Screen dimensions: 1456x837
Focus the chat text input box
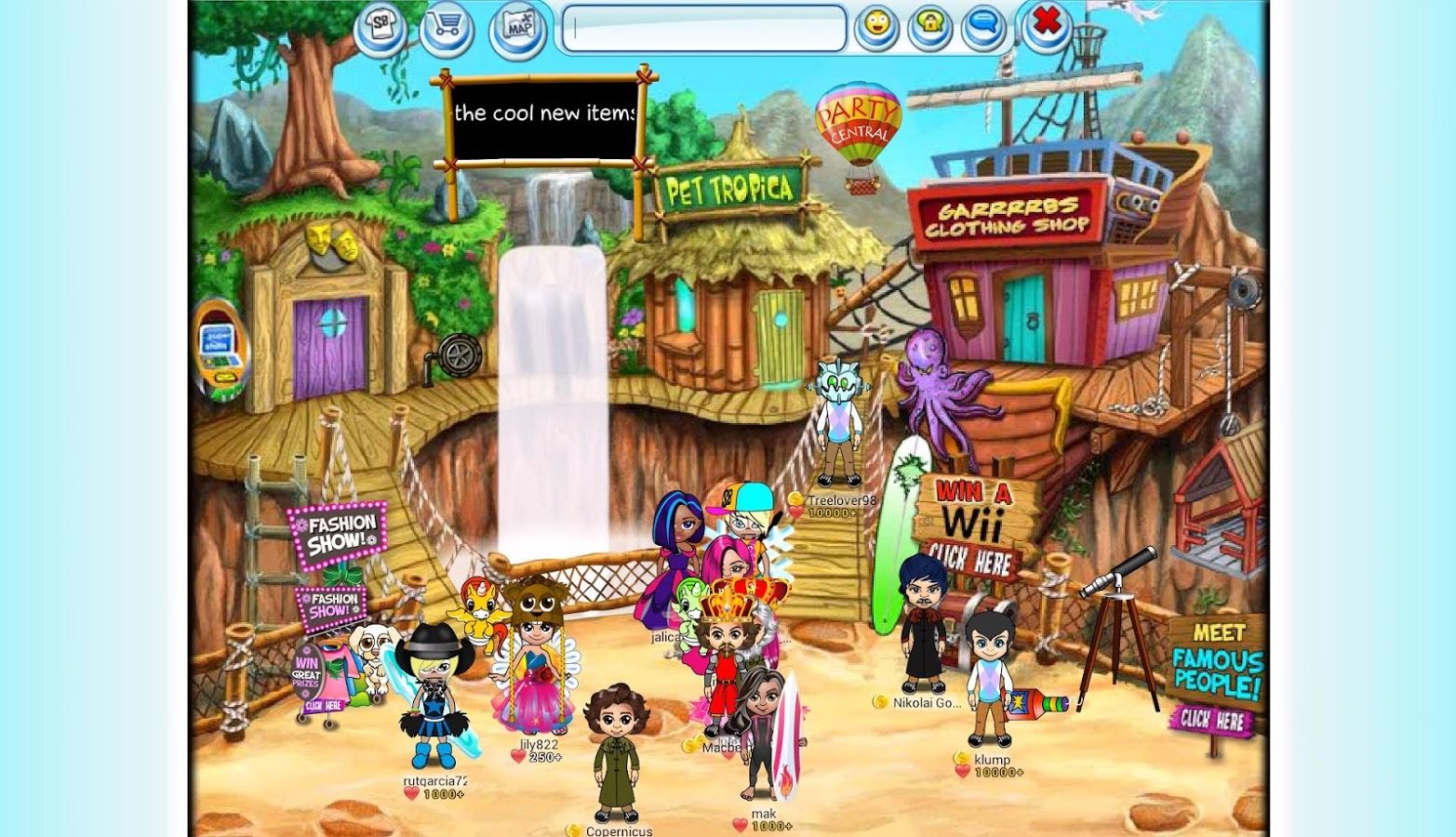[704, 30]
